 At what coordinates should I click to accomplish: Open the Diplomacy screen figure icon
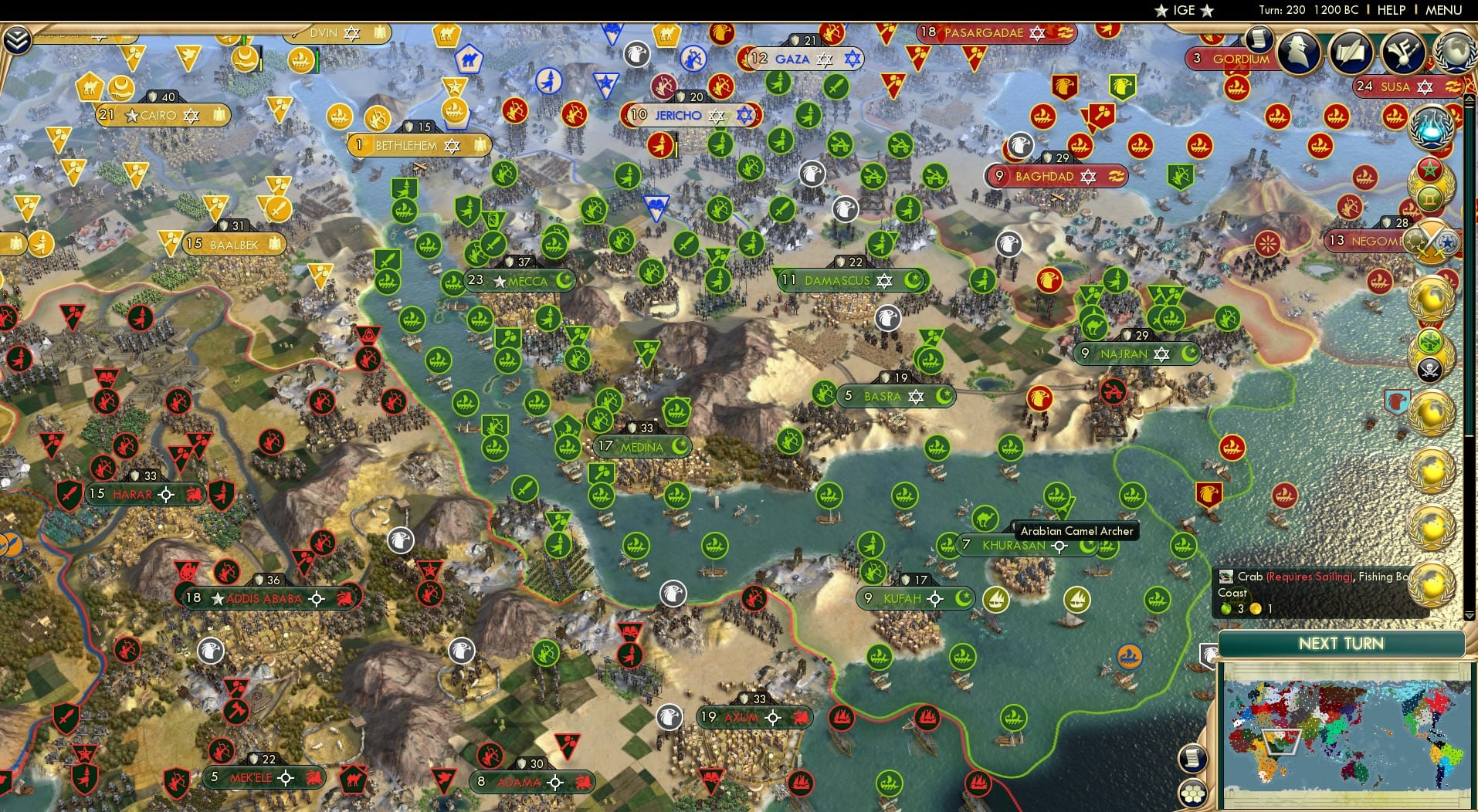tap(1297, 51)
